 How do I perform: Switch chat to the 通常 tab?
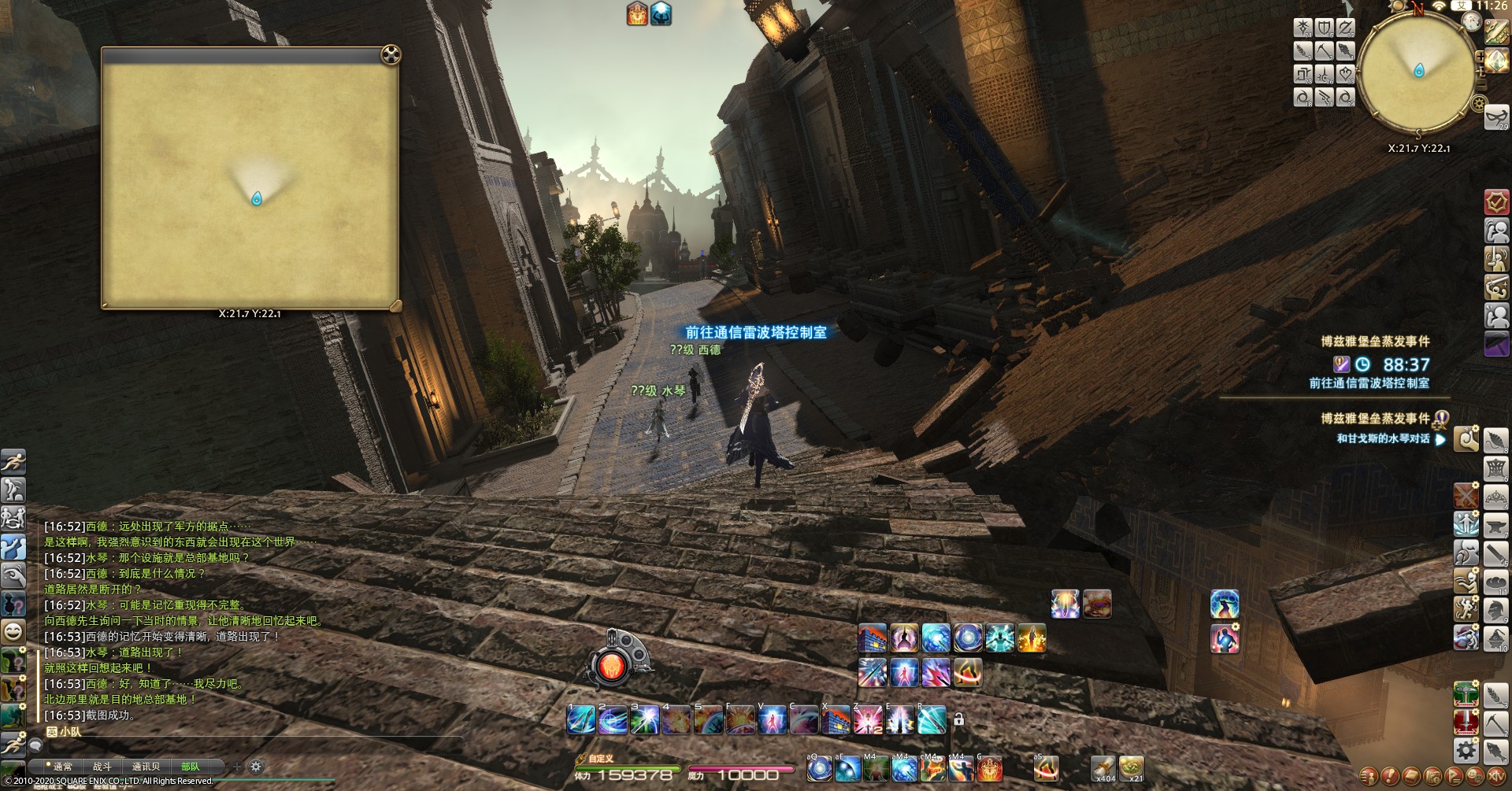[62, 766]
